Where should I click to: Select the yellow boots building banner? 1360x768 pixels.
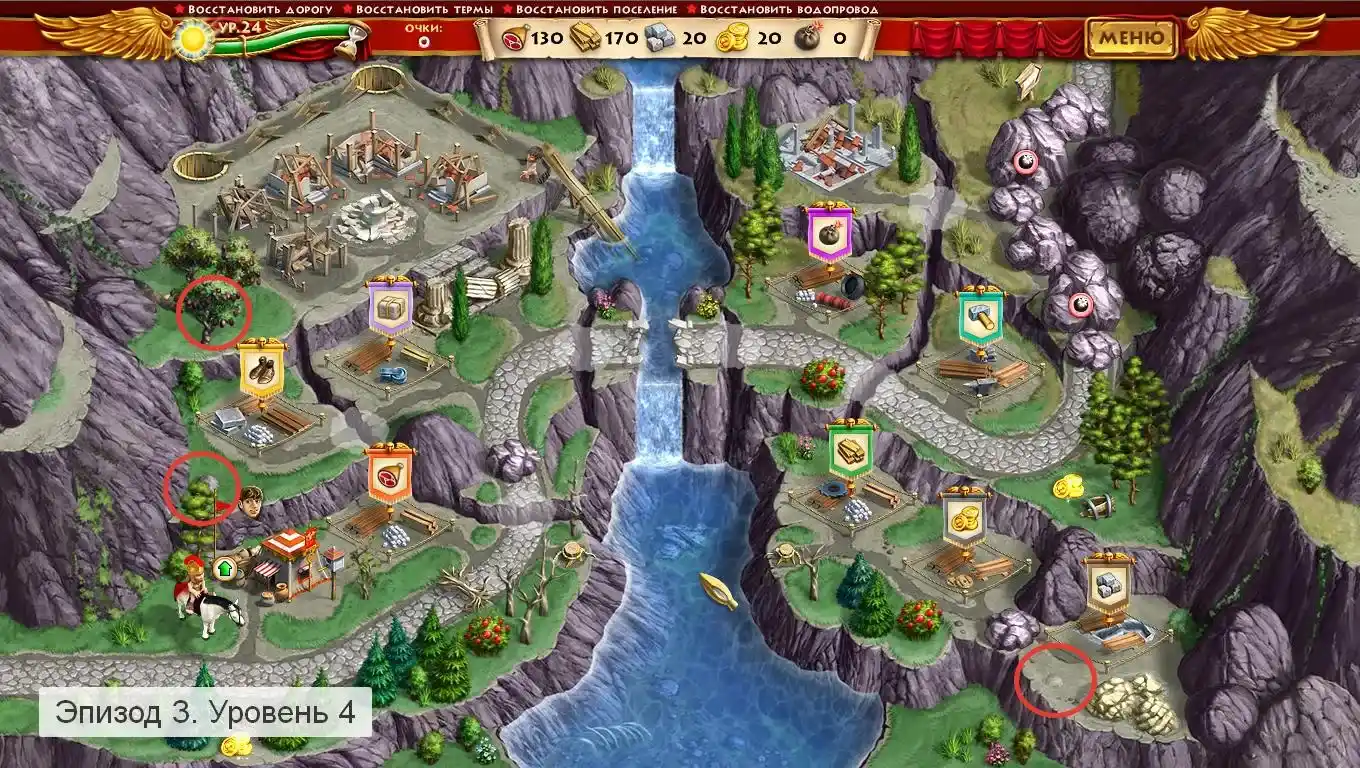click(261, 370)
